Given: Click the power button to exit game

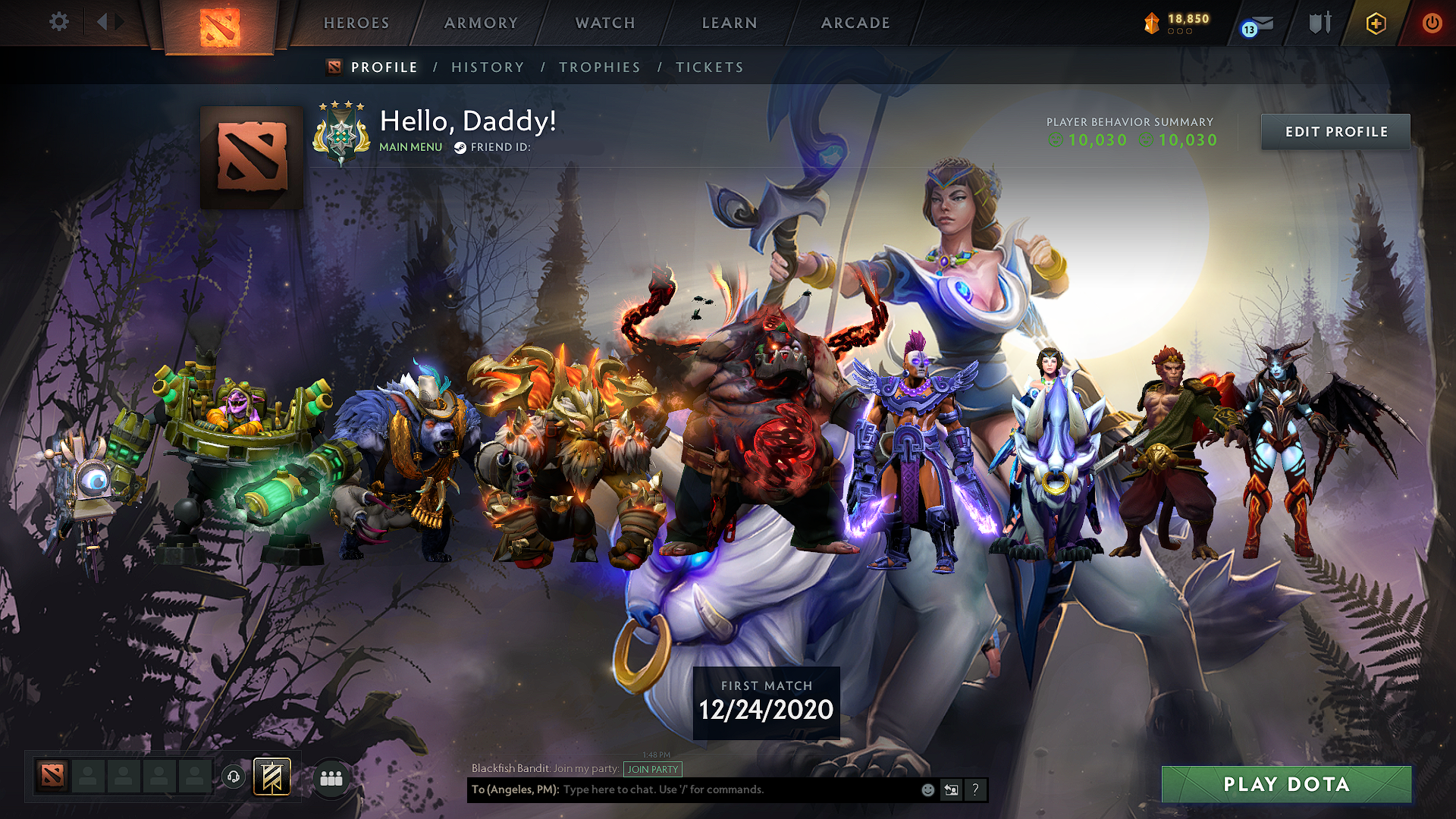Looking at the screenshot, I should click(1432, 23).
